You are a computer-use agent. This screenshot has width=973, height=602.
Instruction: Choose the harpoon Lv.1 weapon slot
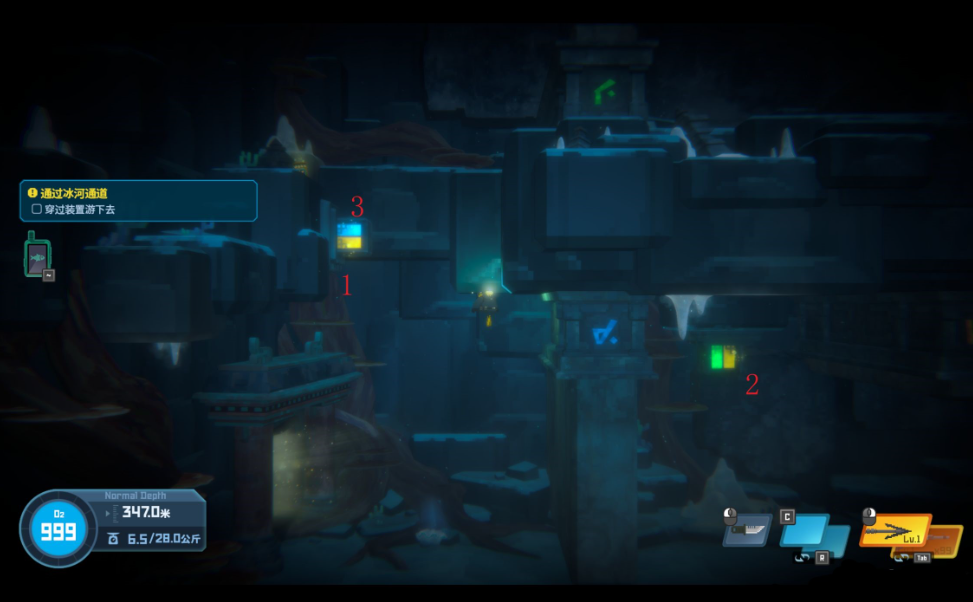895,531
